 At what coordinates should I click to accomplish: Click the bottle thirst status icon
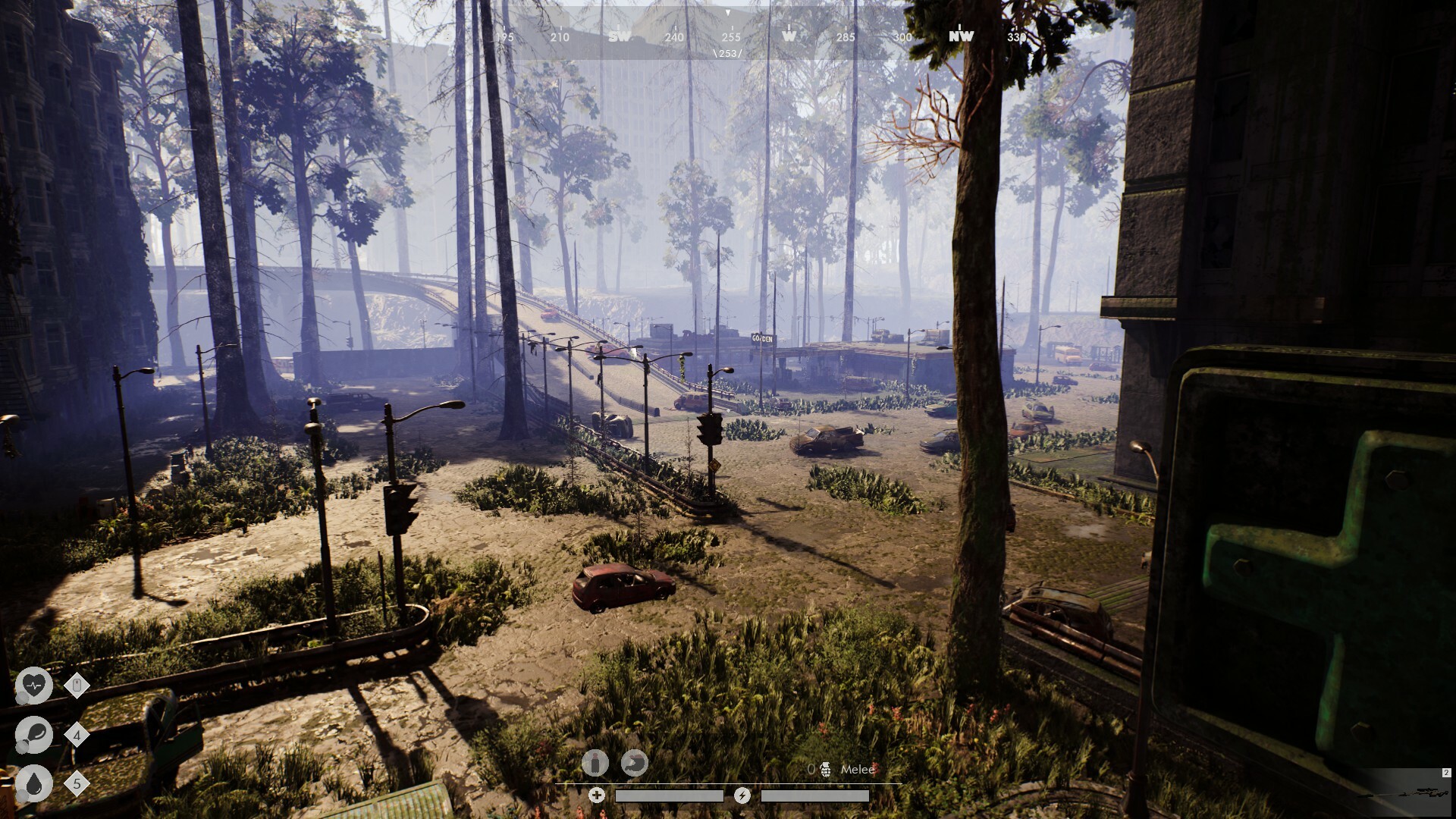coord(595,763)
